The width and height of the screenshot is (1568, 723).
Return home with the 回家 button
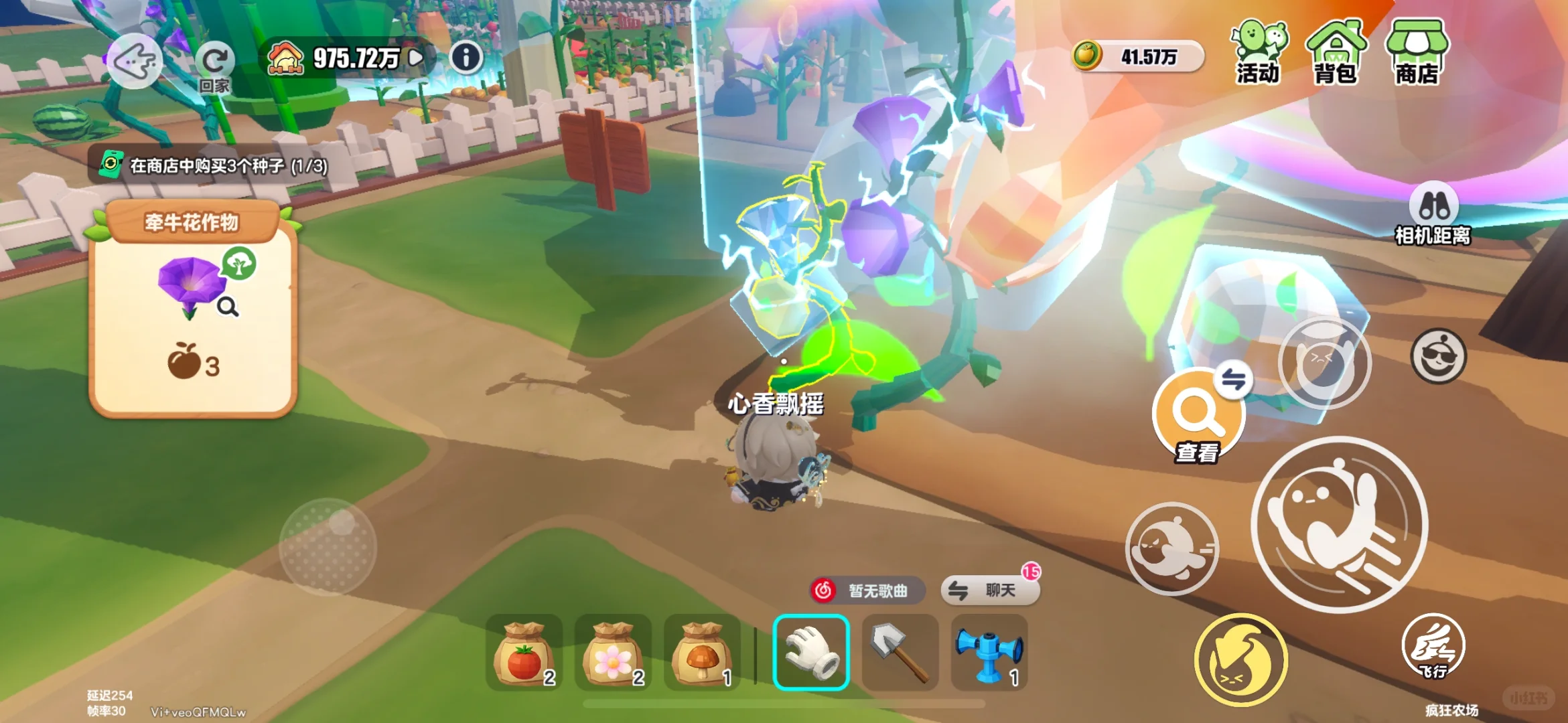pos(214,66)
